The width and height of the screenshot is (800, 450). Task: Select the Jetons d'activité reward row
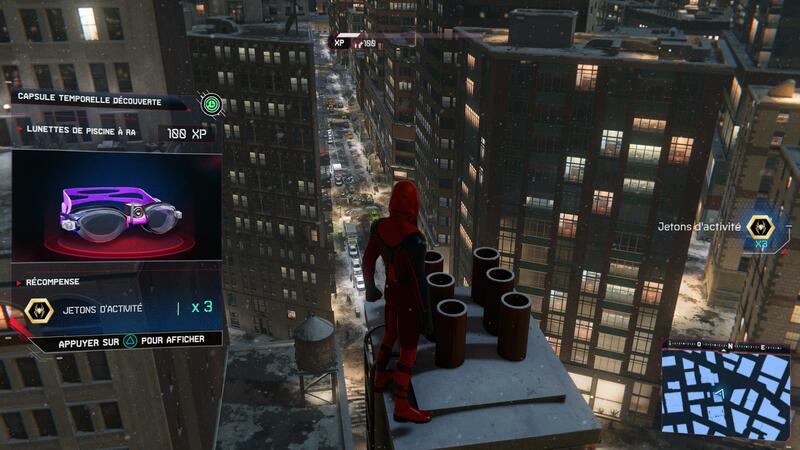[x=118, y=309]
